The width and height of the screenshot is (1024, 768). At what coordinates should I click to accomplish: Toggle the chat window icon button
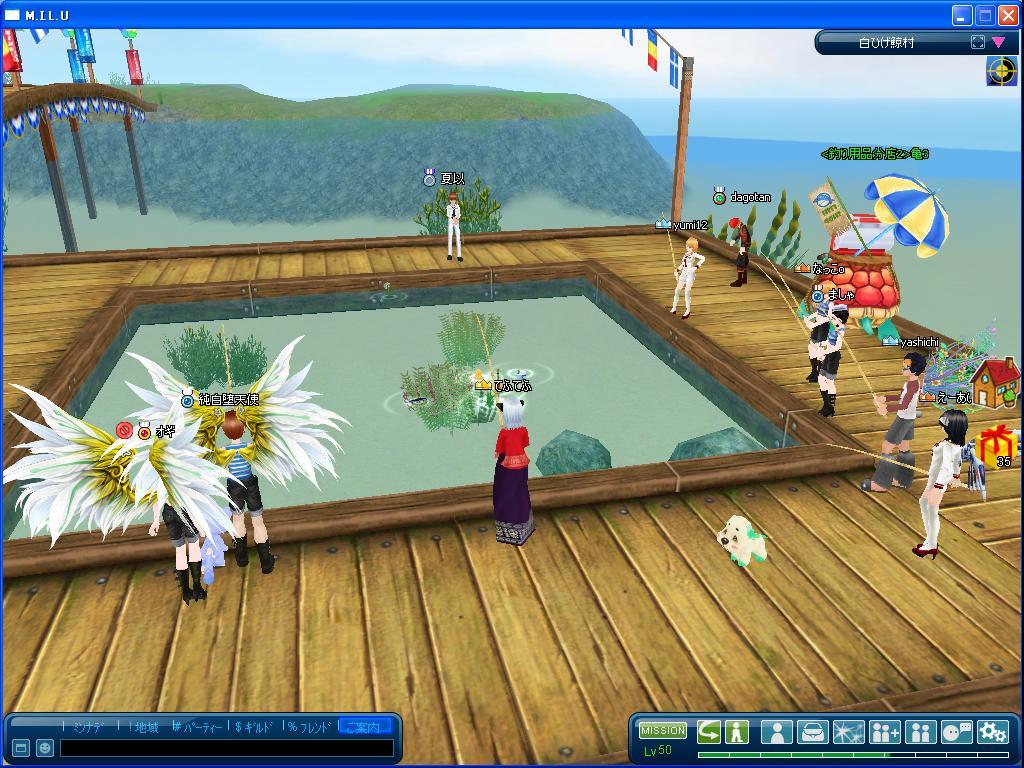tap(21, 748)
